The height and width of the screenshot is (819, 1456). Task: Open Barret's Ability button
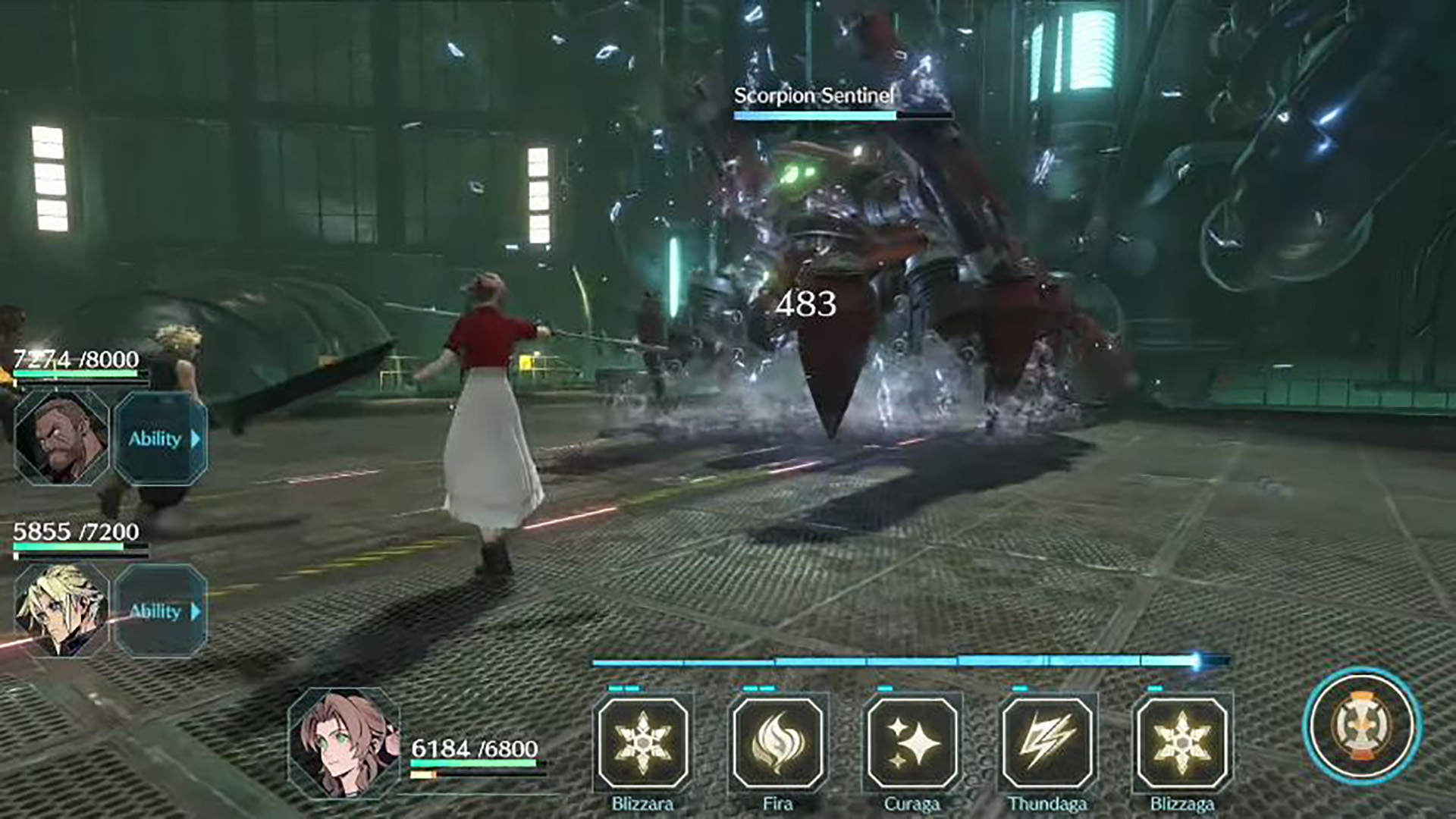161,438
